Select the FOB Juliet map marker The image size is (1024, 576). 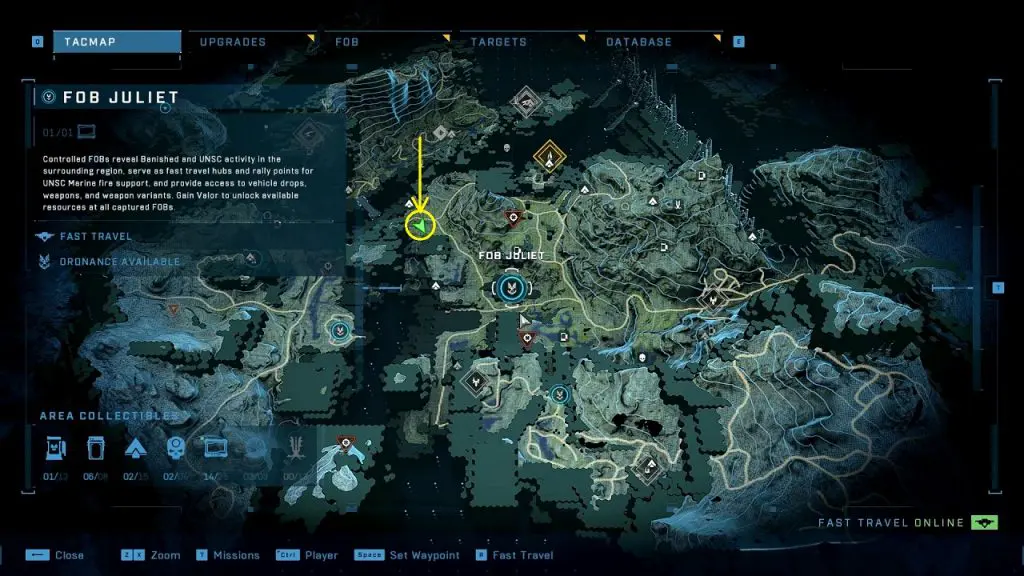(x=509, y=289)
